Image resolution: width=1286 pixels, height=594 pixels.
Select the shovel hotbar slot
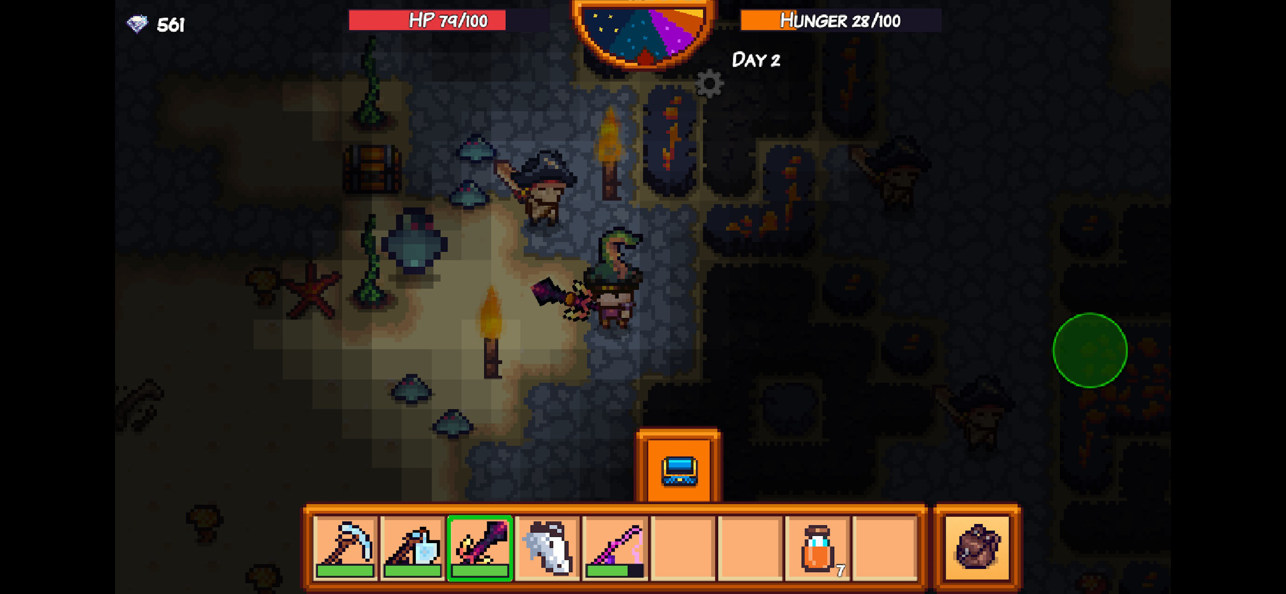(412, 547)
